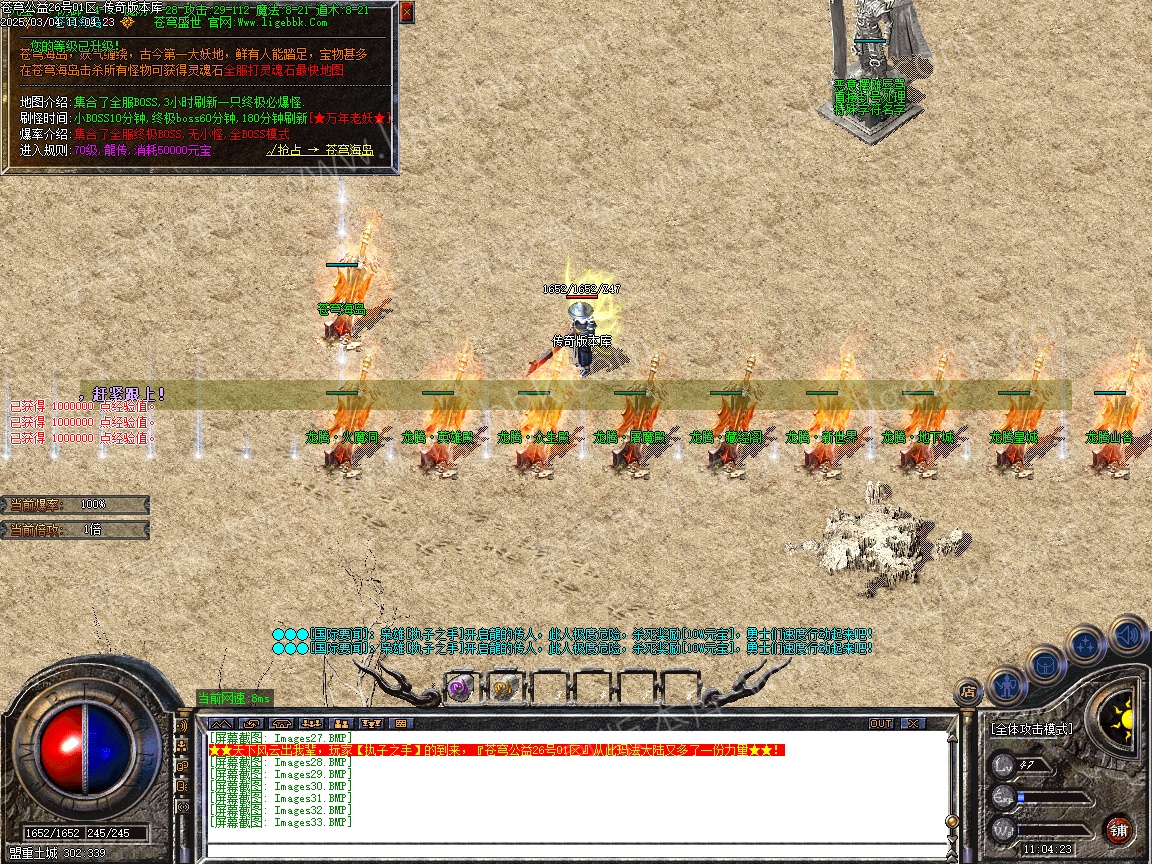This screenshot has height=864, width=1152.
Task: Change the 全体攻击模式 attack mode
Action: pos(1031,729)
